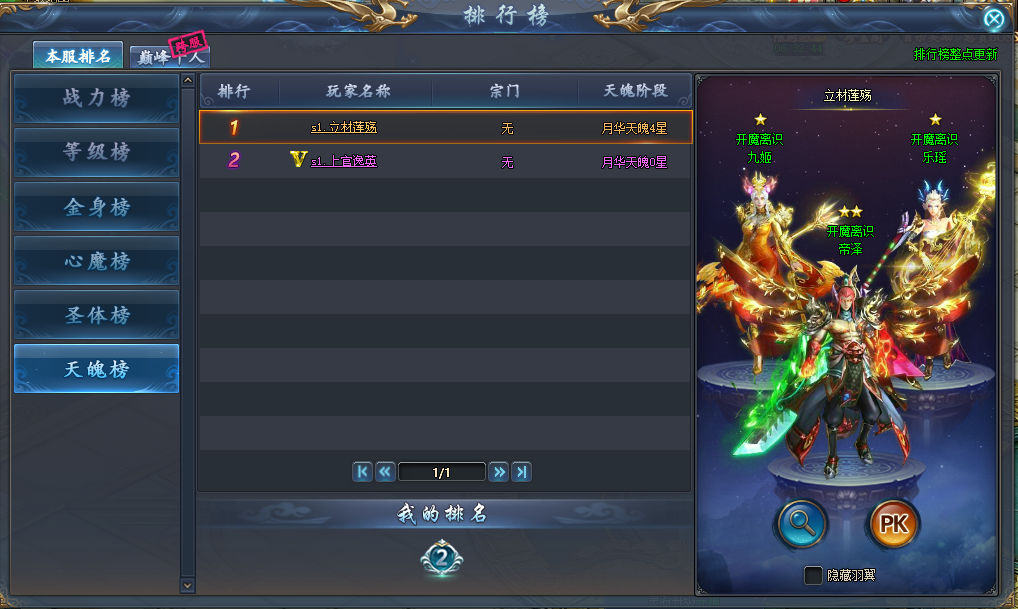Challenge the player with the PK button
The height and width of the screenshot is (609, 1018).
[x=894, y=523]
